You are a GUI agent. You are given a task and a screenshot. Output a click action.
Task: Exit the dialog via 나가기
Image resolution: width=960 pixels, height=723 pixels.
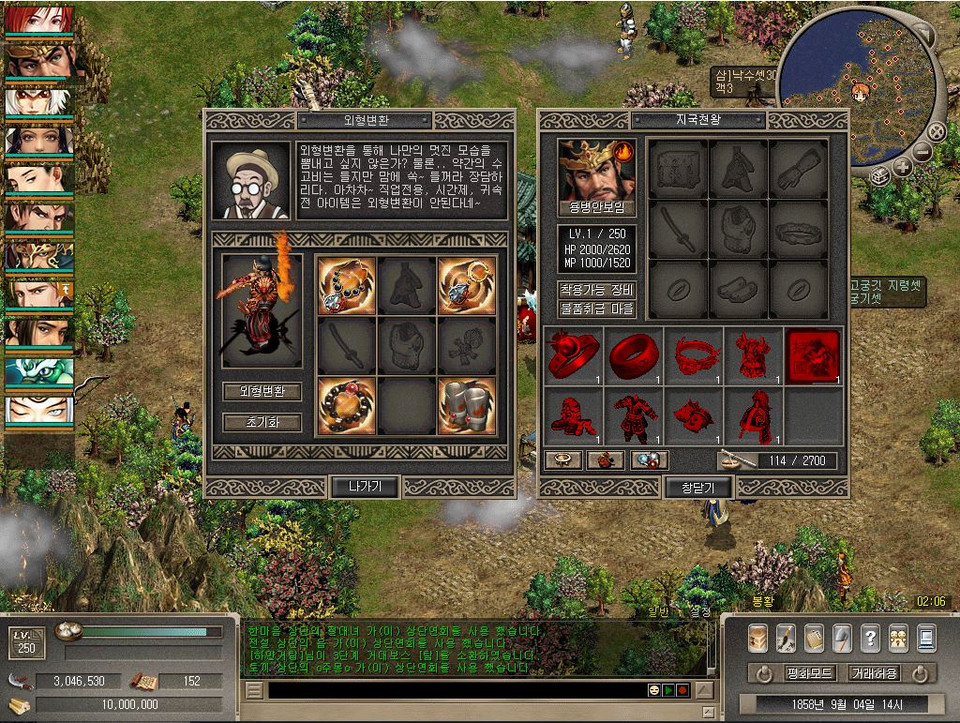click(x=365, y=487)
